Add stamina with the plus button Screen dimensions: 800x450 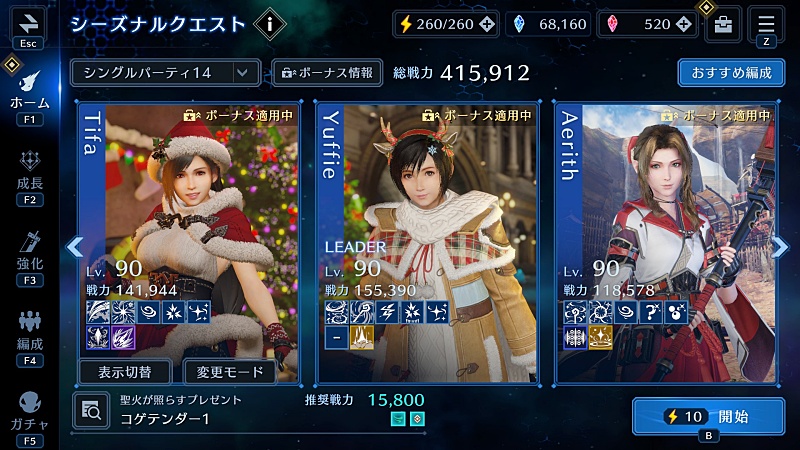486,24
